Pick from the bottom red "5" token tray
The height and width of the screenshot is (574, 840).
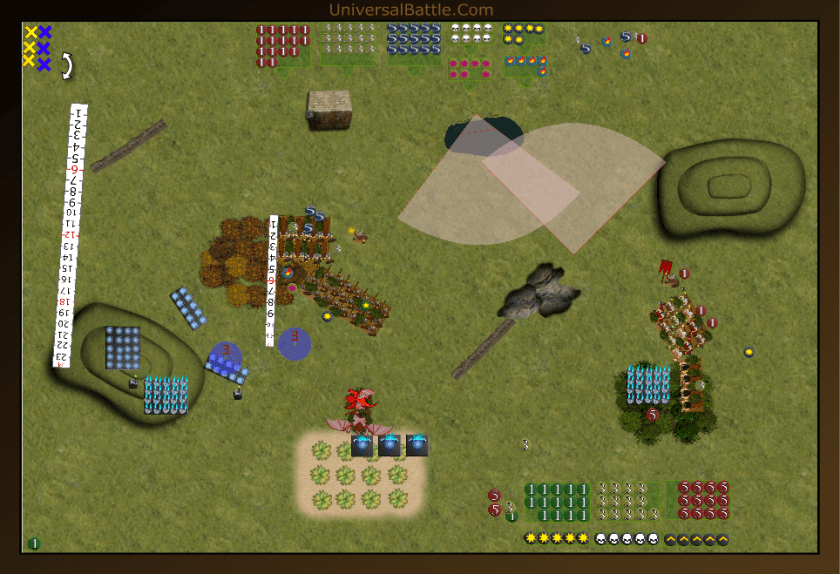[703, 500]
